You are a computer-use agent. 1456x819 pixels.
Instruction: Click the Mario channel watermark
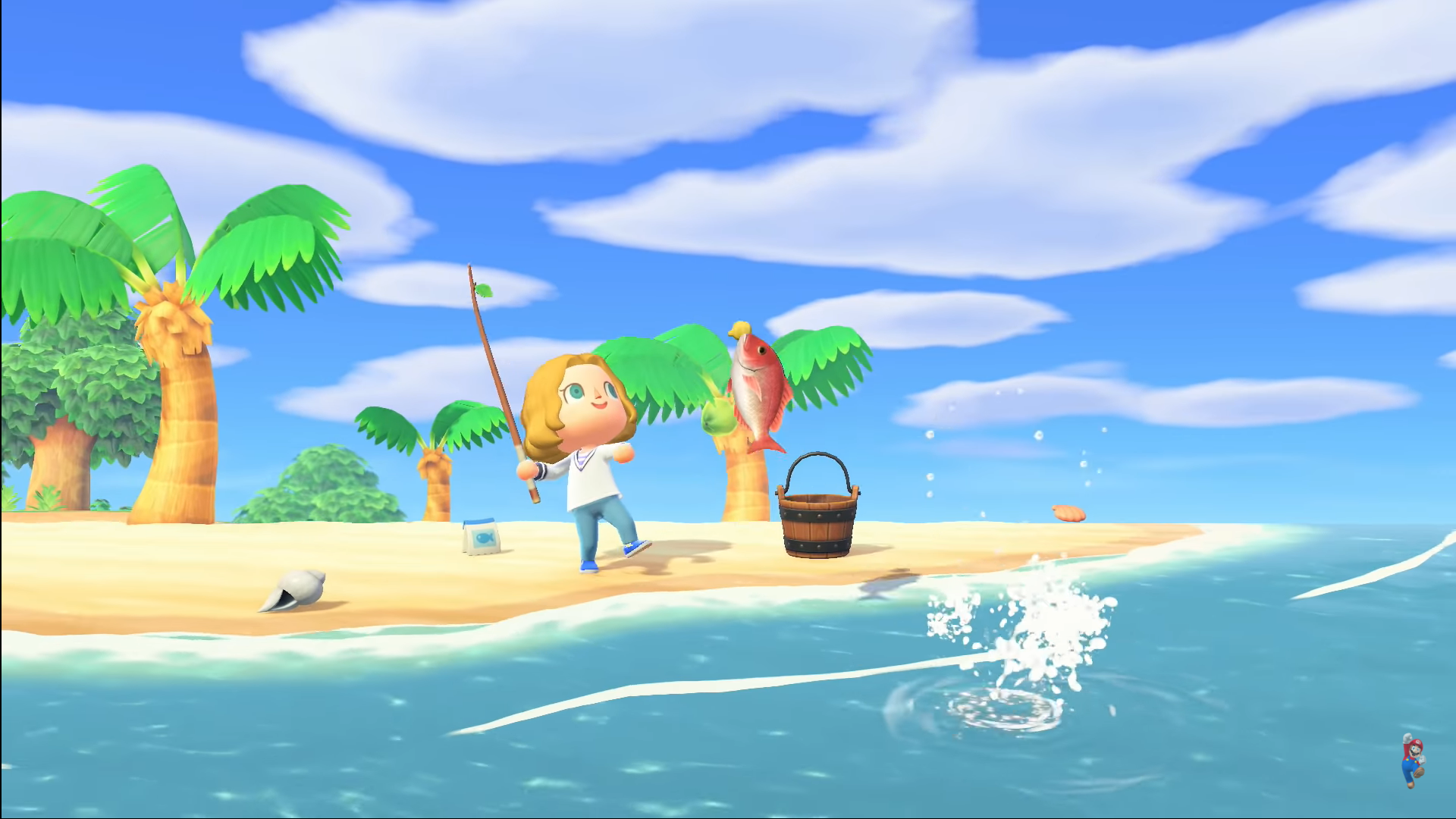pyautogui.click(x=1412, y=761)
